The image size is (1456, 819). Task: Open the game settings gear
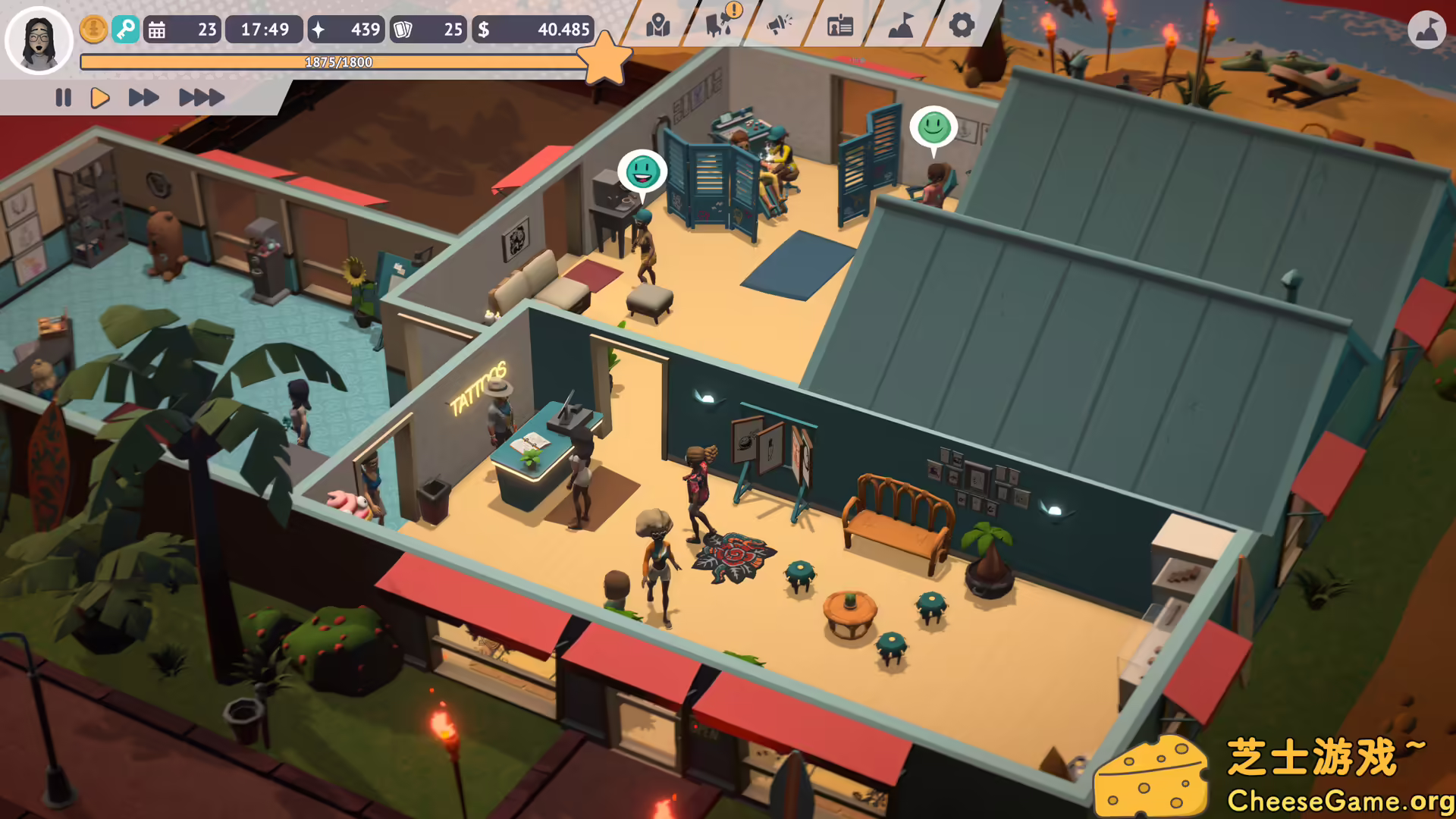tap(960, 27)
